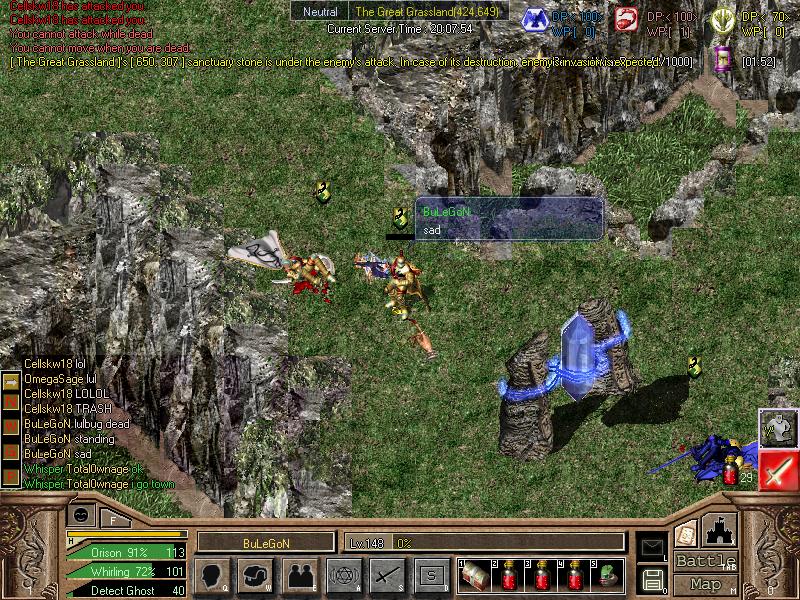This screenshot has height=600, width=800.
Task: Select the treasure chest quick slot
Action: pos(474,575)
